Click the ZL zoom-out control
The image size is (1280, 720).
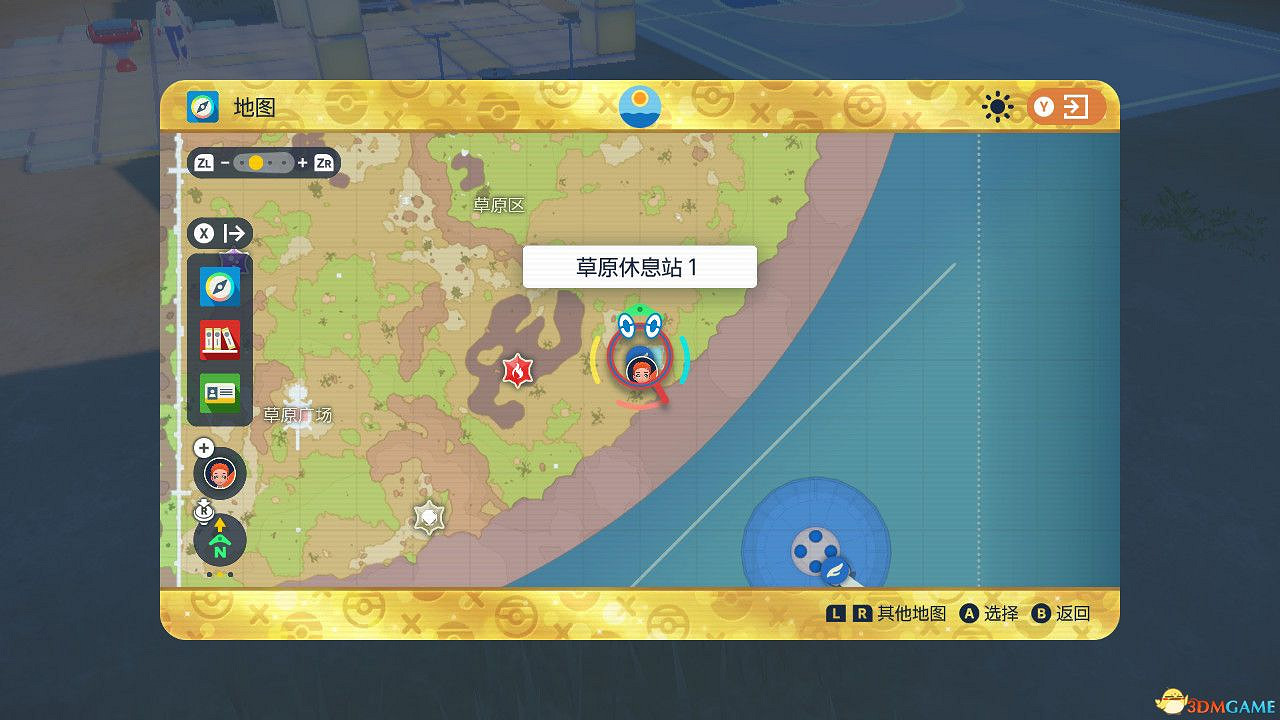click(x=202, y=162)
